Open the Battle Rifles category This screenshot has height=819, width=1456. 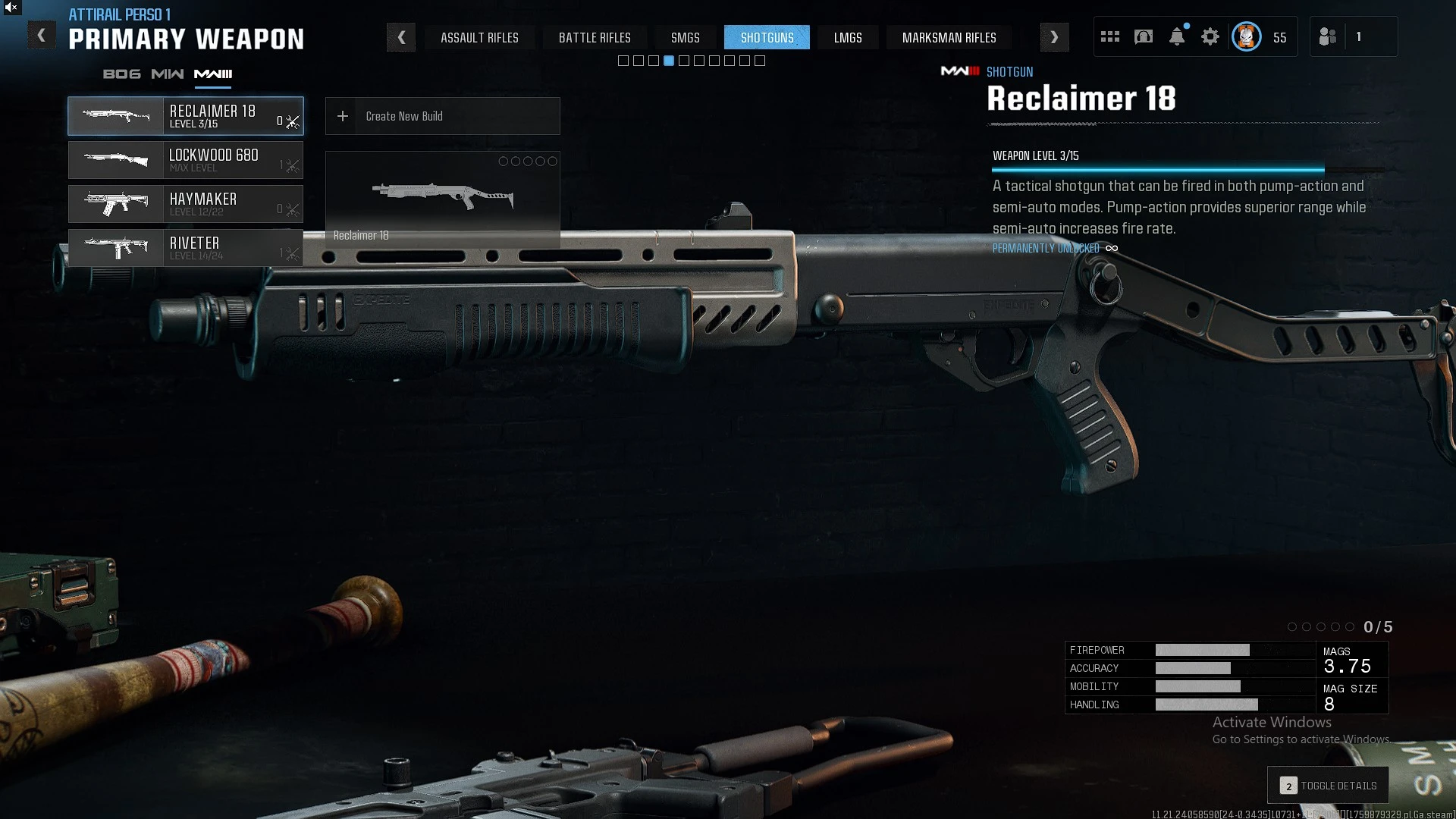pos(595,37)
